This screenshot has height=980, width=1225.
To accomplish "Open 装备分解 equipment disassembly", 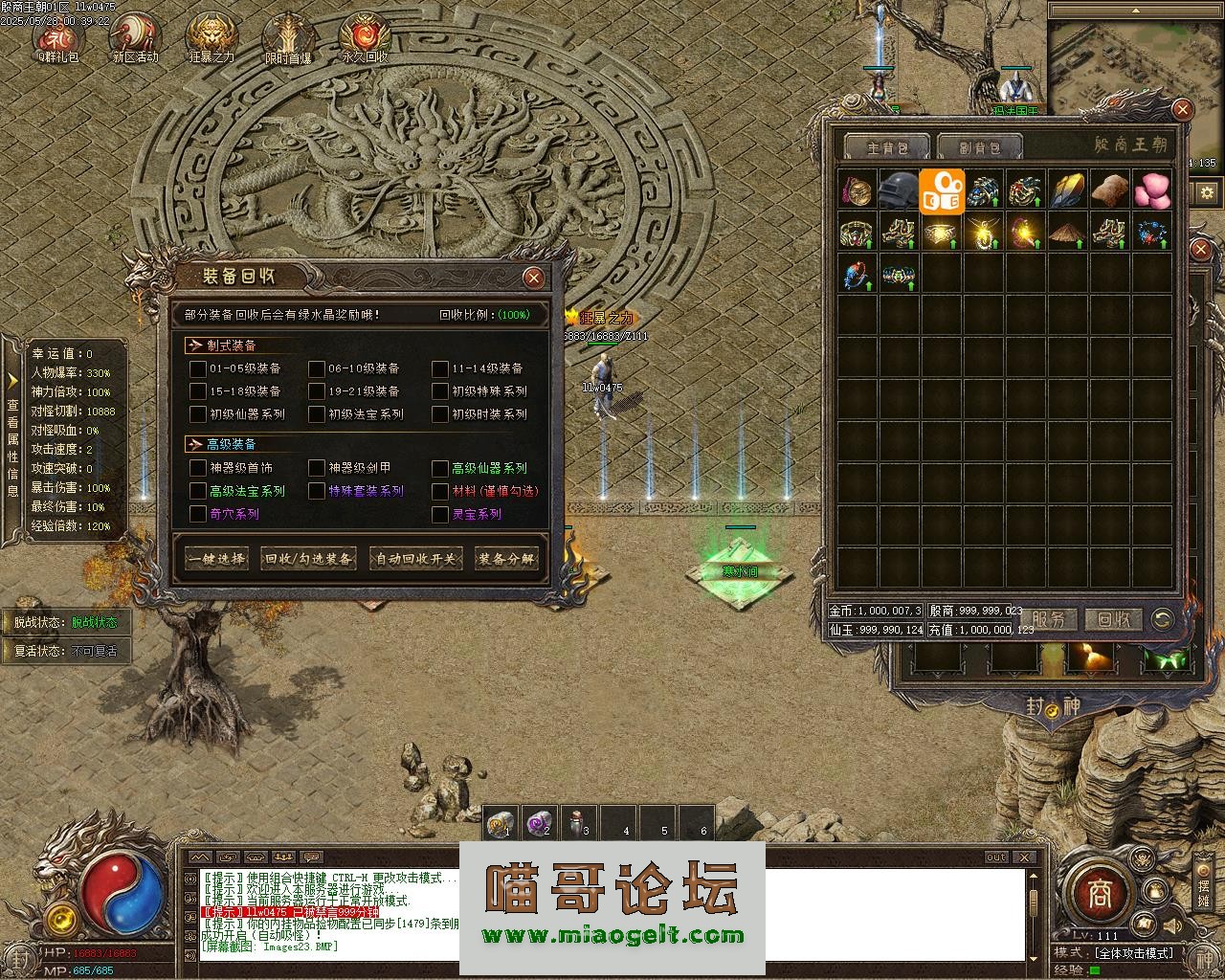I will pos(507,559).
